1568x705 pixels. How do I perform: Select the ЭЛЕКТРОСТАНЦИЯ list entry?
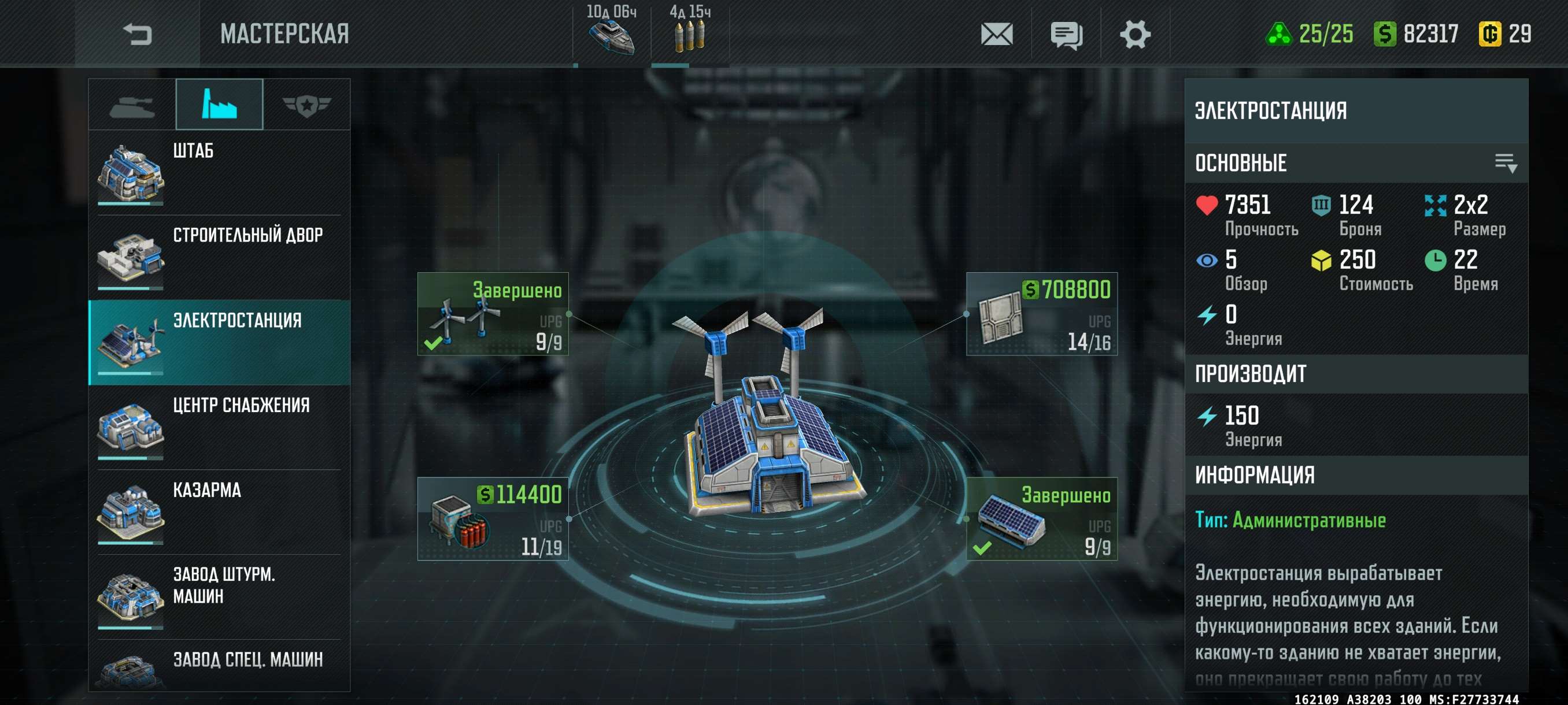coord(219,342)
